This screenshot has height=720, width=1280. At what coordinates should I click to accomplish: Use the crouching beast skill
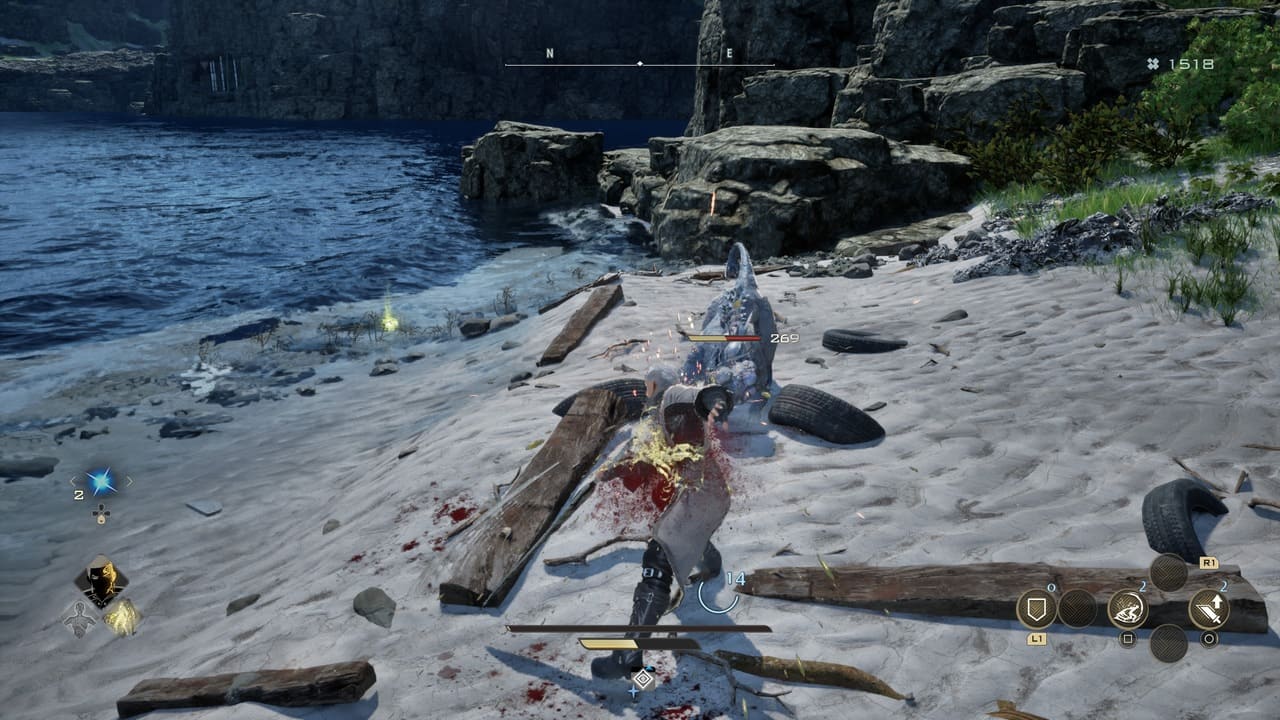(1127, 608)
